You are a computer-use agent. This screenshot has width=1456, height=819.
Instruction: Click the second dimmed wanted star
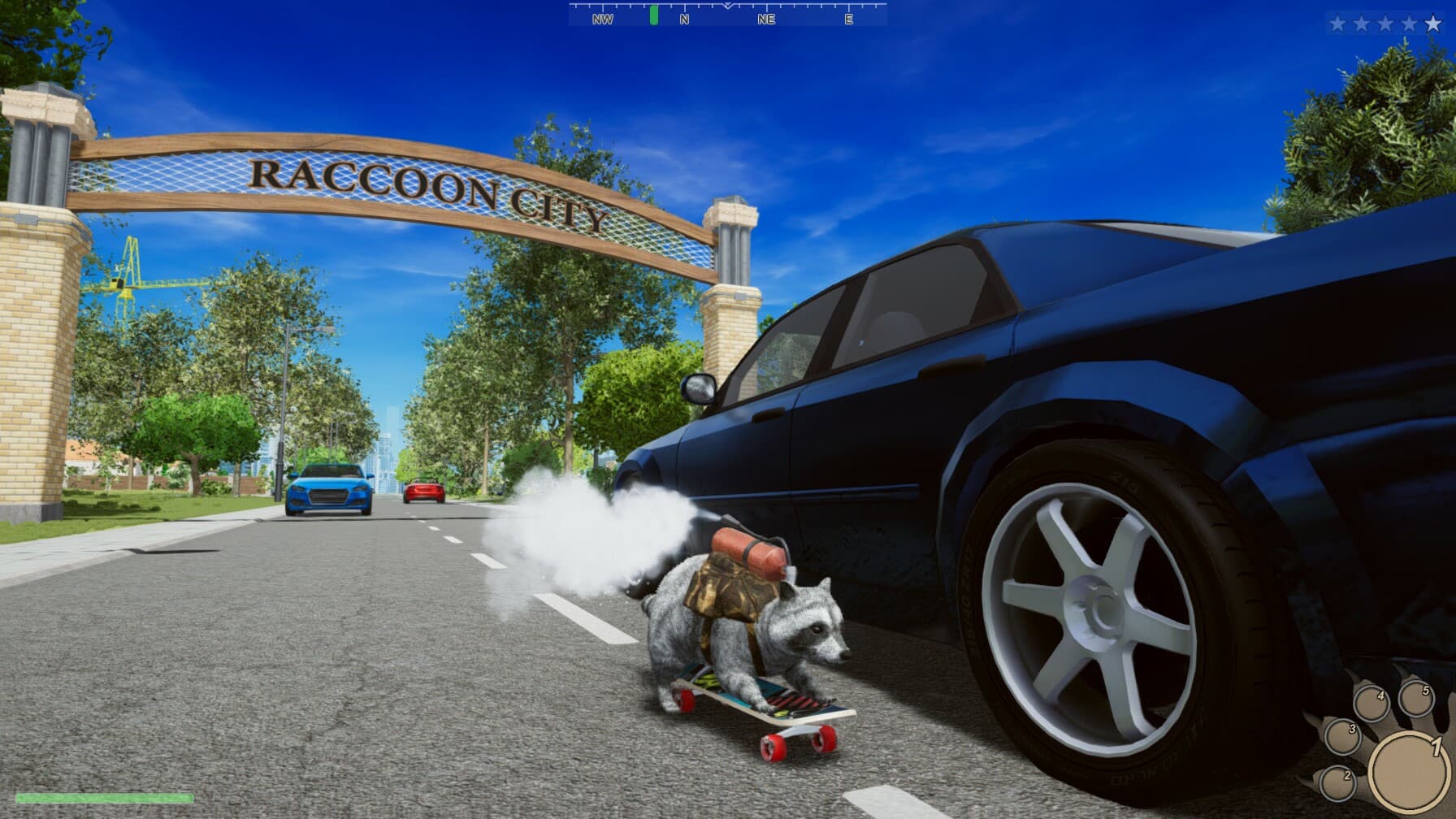(1363, 24)
